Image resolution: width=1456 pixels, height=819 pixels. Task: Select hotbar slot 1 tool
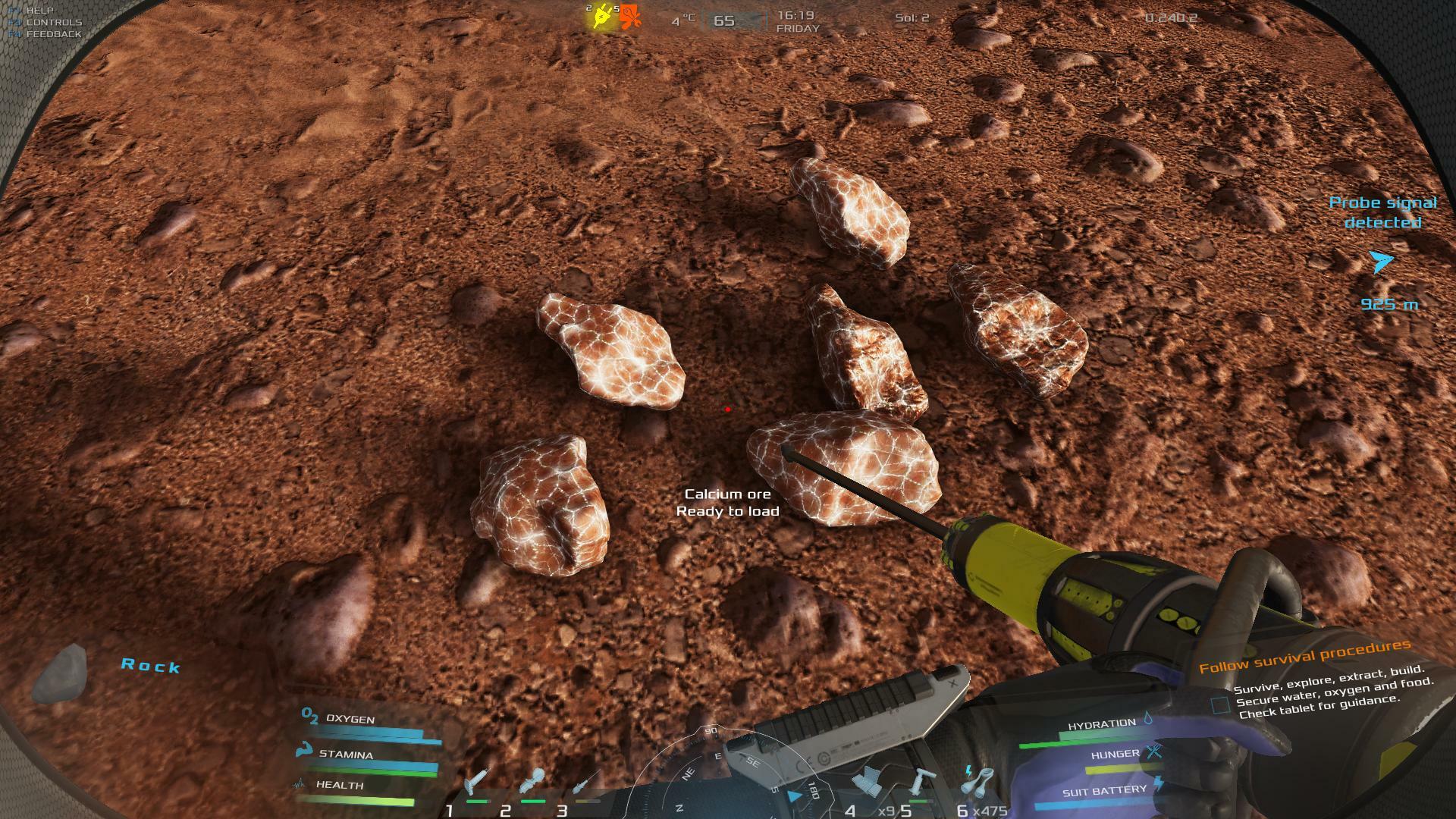pos(479,782)
